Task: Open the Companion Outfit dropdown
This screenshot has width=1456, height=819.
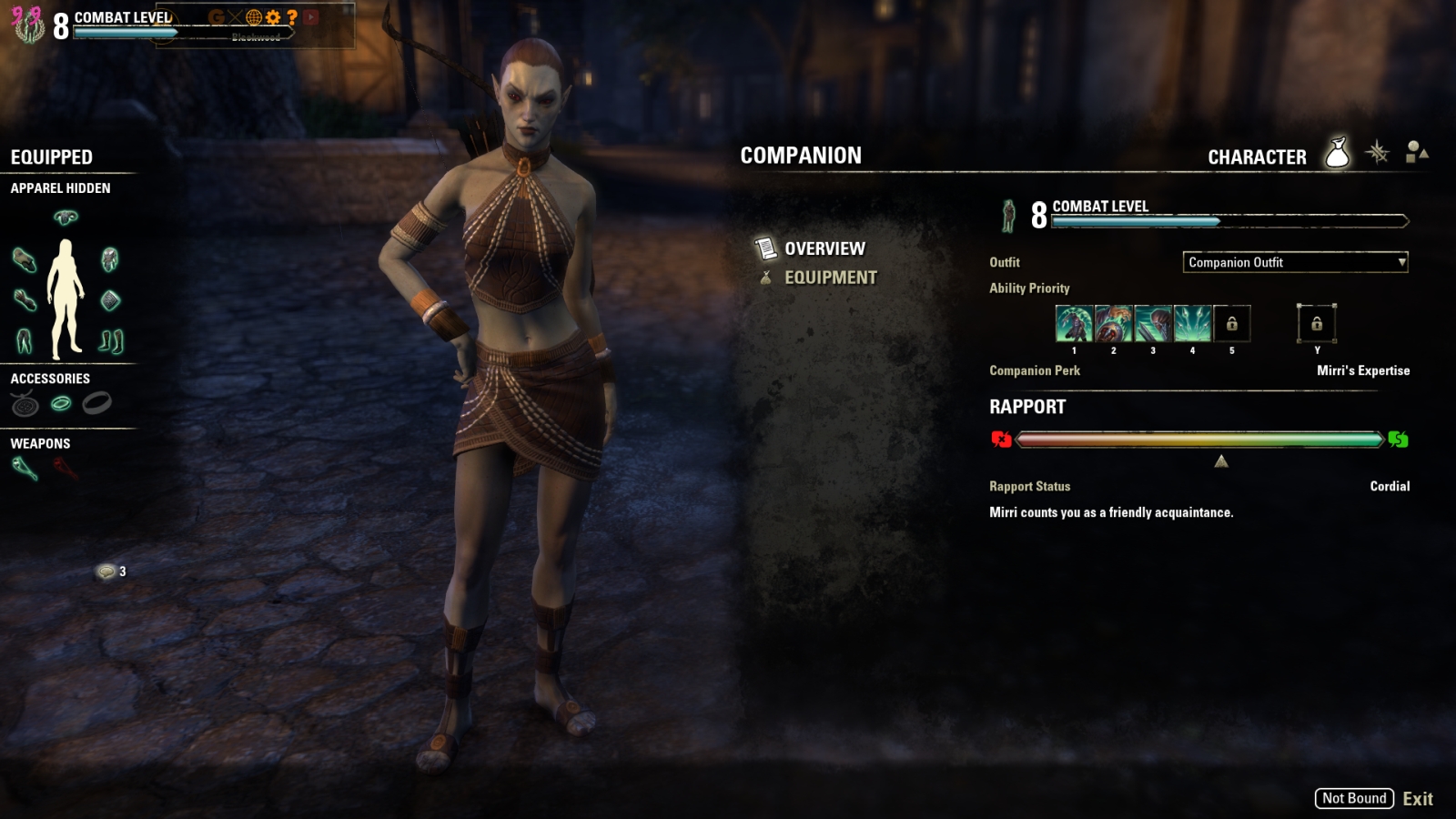Action: [x=1295, y=262]
